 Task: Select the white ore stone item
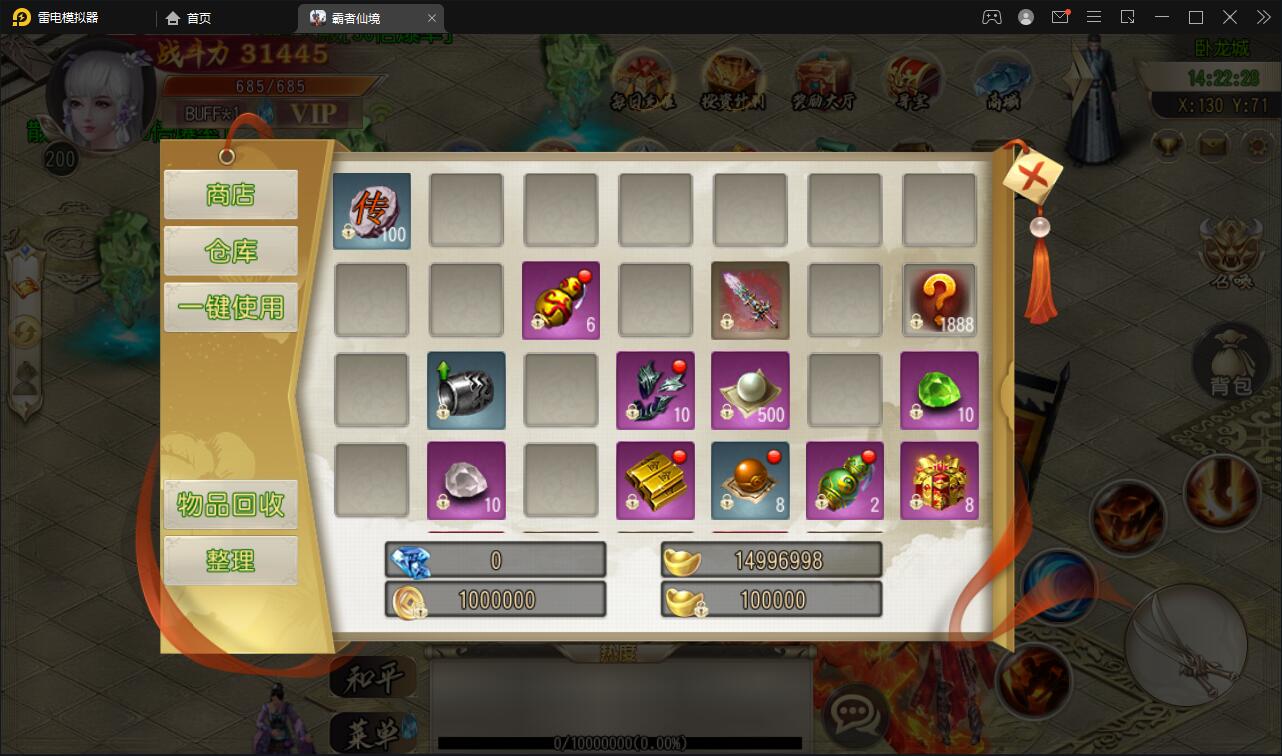466,480
